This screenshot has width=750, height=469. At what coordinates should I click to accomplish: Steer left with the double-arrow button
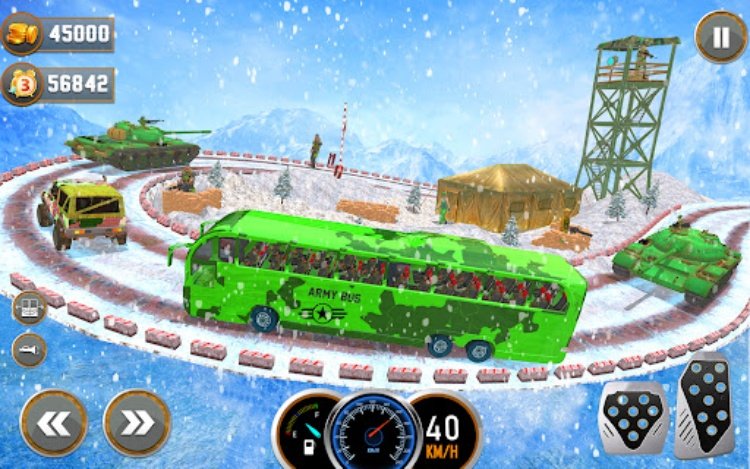[x=53, y=422]
